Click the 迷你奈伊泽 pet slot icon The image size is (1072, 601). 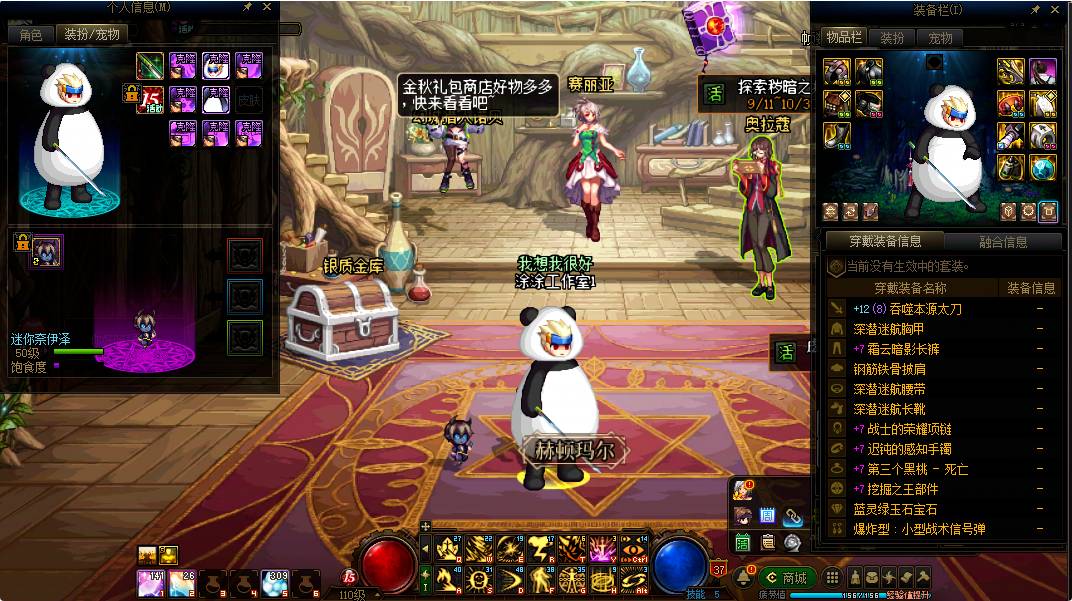(x=46, y=251)
